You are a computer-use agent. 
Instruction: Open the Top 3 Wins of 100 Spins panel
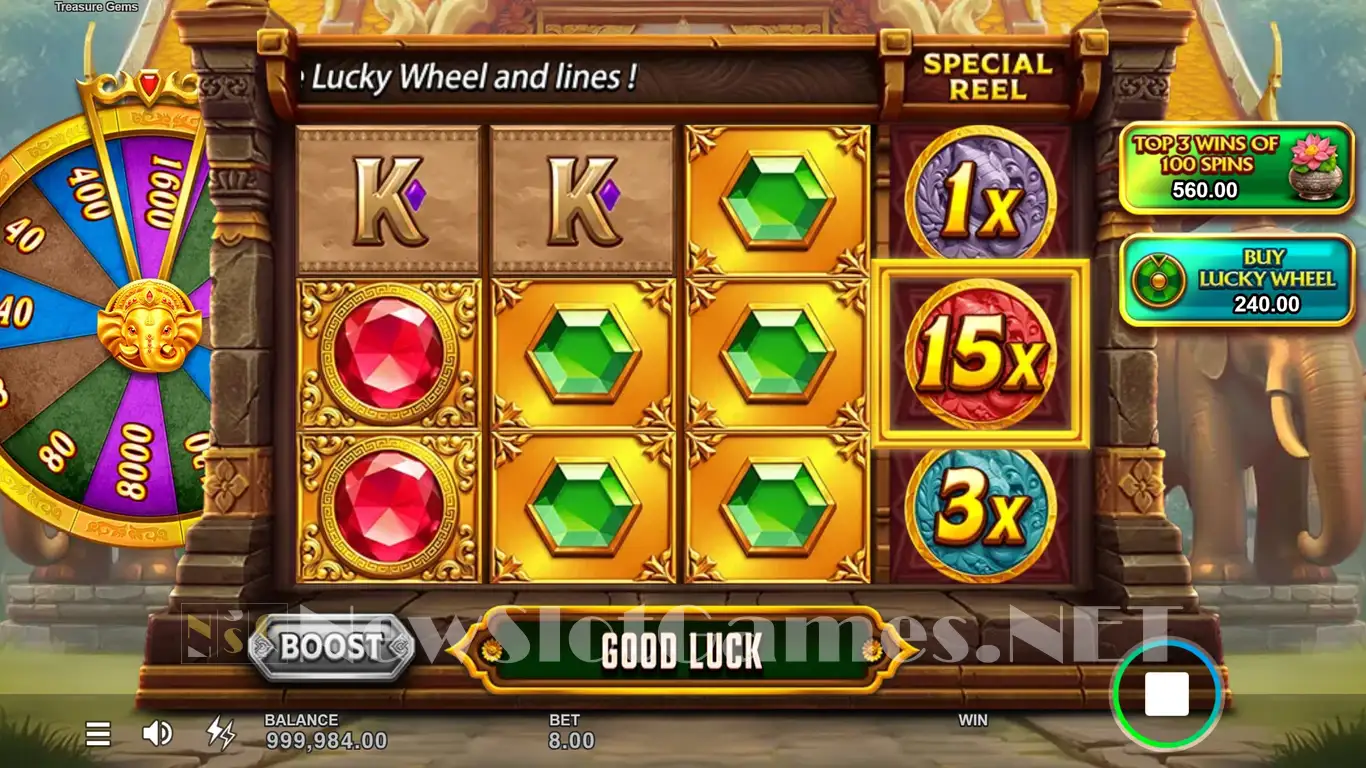point(1236,168)
